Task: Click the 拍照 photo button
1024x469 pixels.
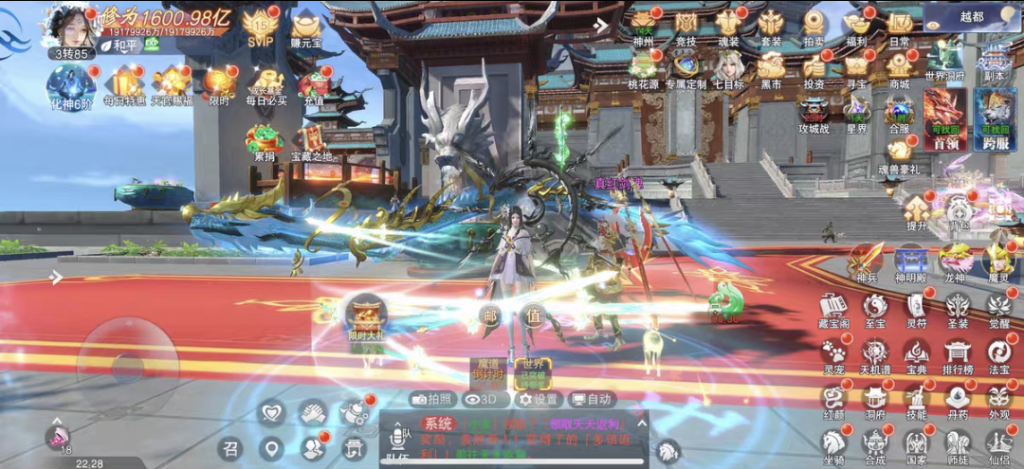Action: pyautogui.click(x=434, y=399)
